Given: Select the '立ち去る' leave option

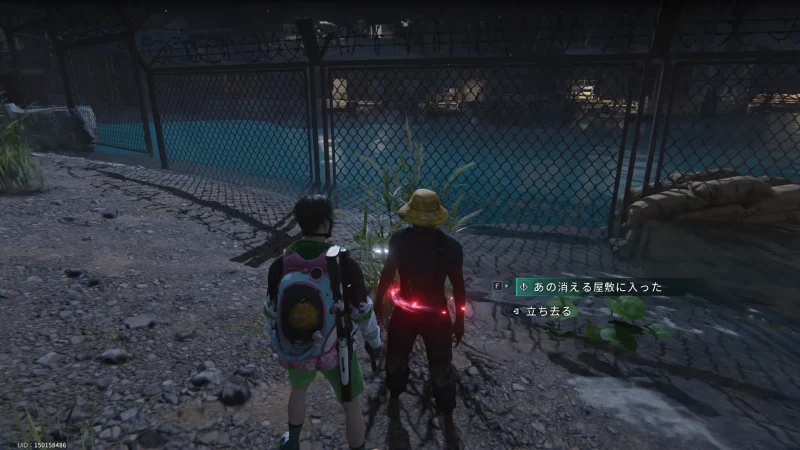Looking at the screenshot, I should 549,311.
